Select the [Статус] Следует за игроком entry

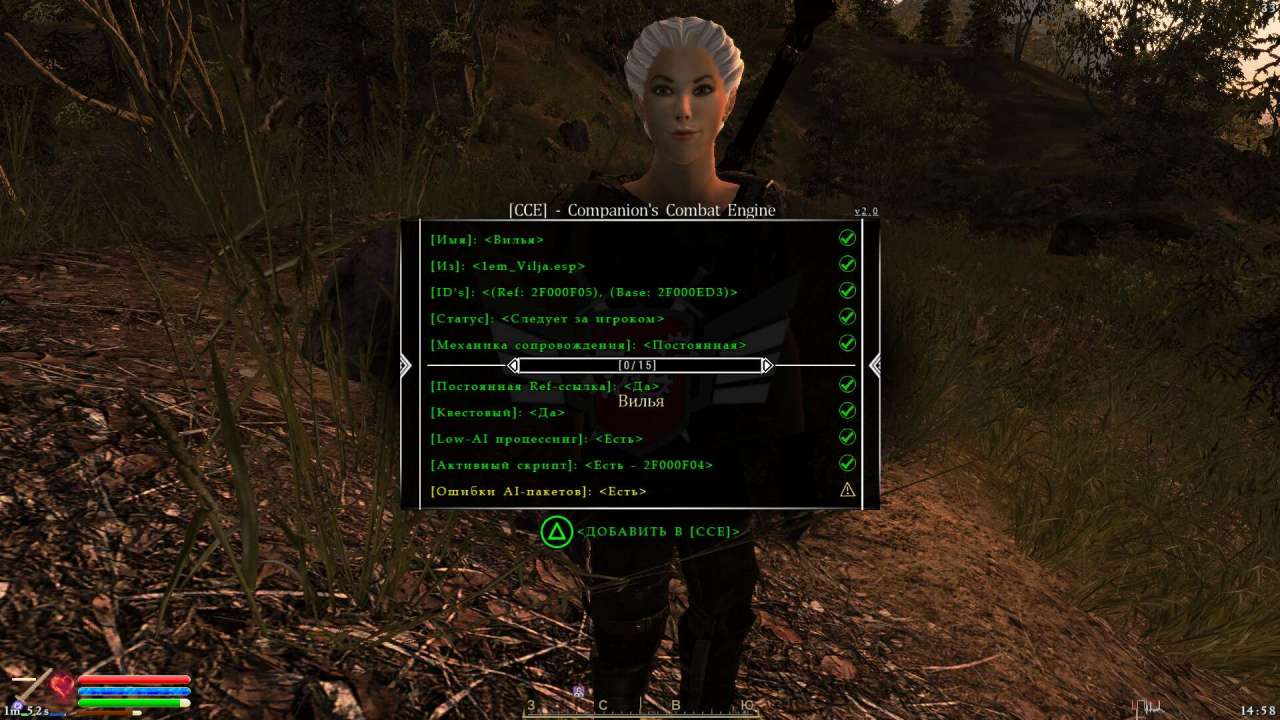pos(547,317)
